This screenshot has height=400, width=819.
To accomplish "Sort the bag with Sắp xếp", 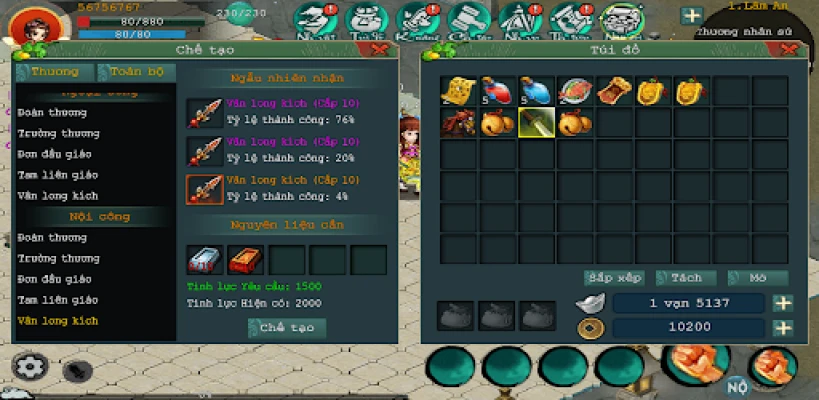I will [613, 277].
